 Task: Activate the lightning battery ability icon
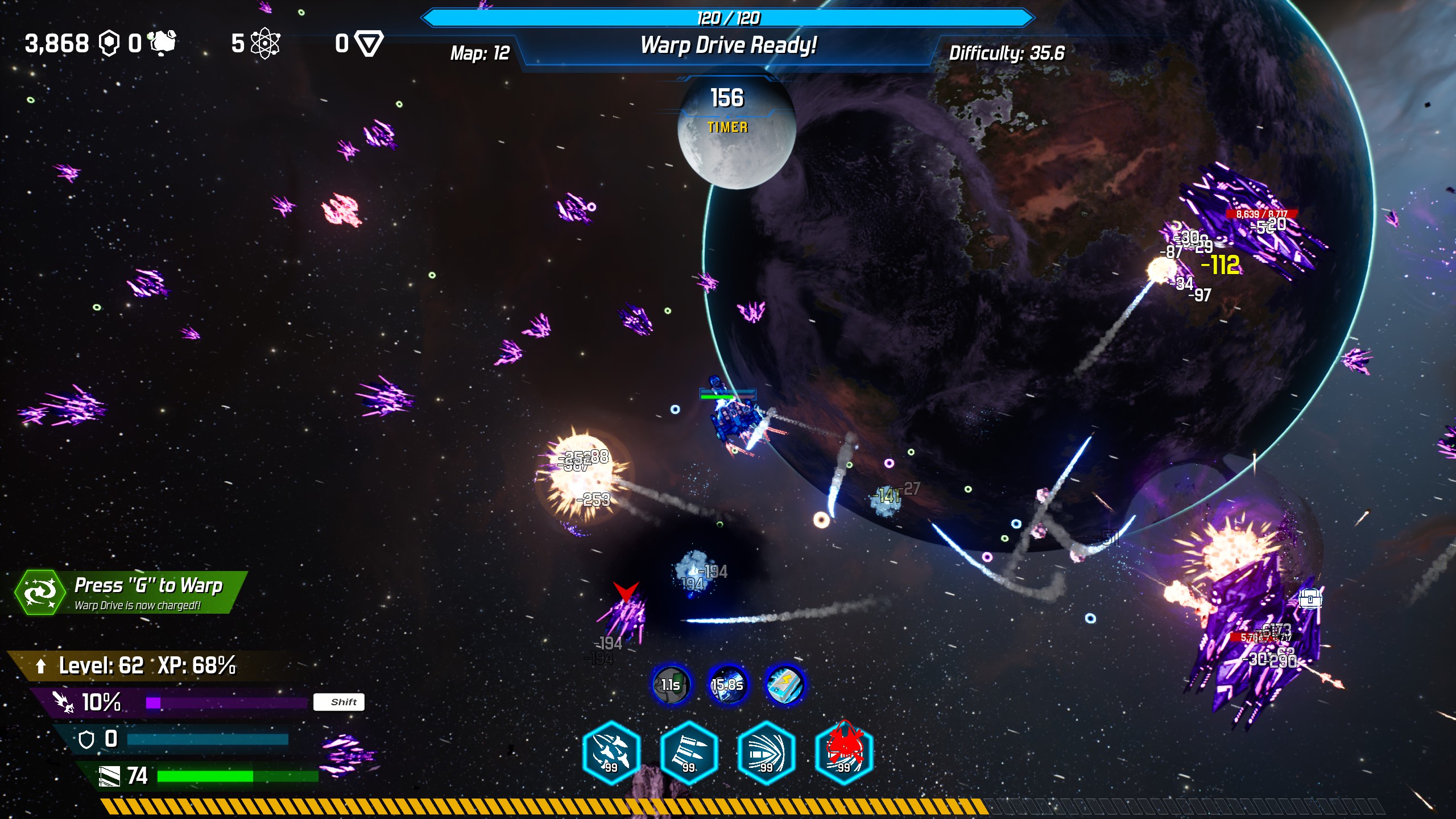(785, 685)
